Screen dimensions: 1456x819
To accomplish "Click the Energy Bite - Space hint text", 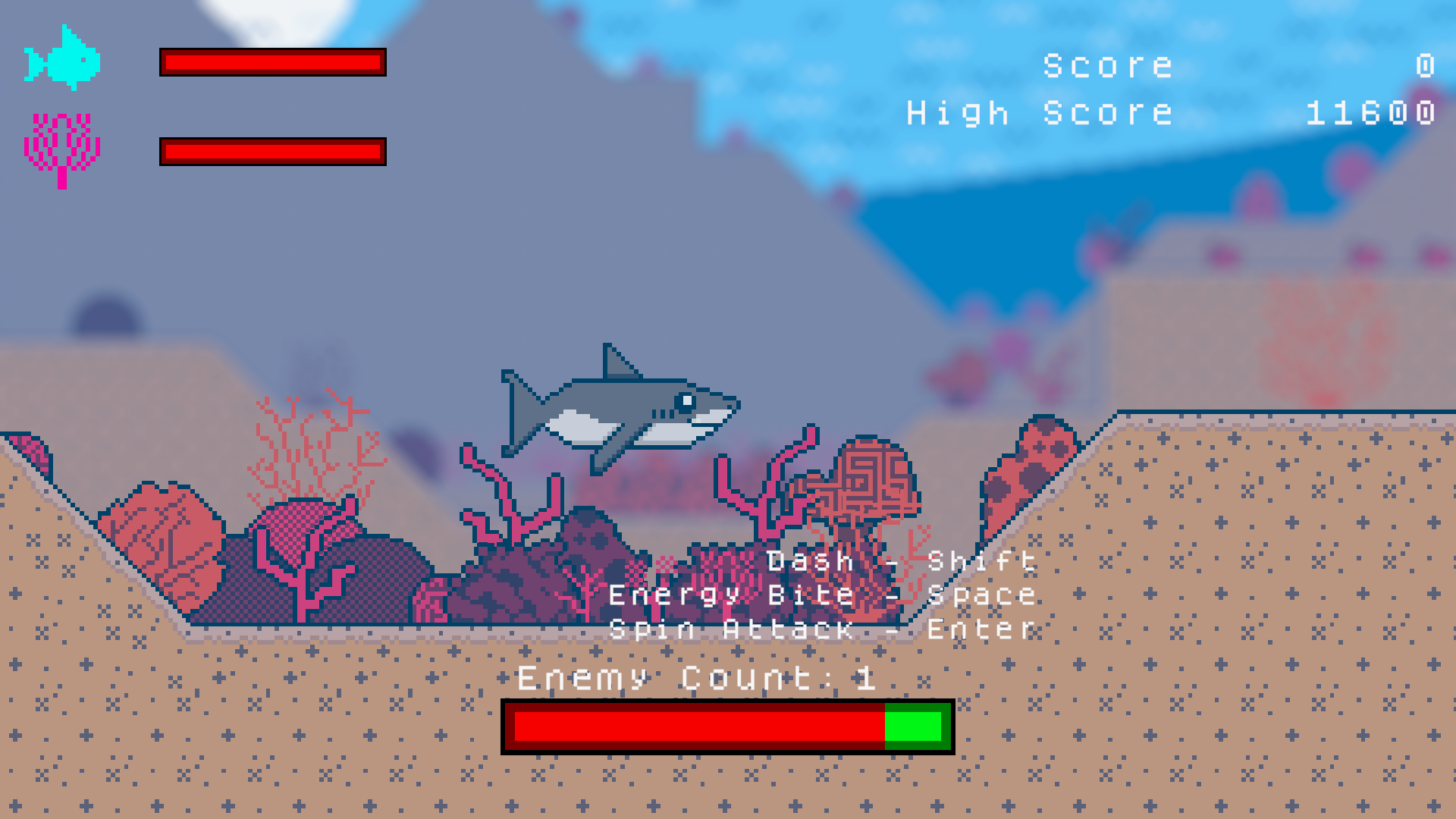I will 823,595.
